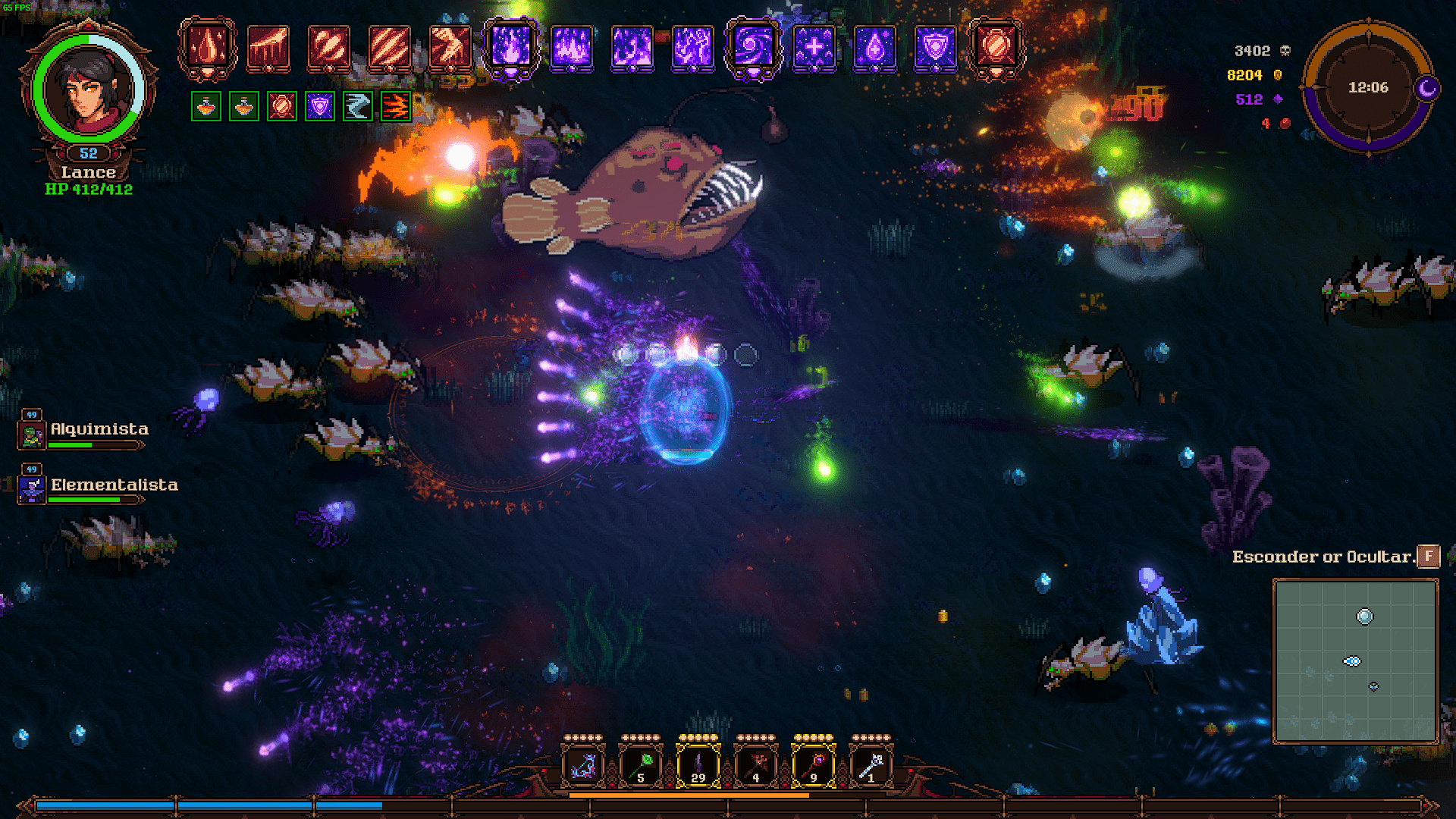Viewport: 1456px width, 819px height.
Task: Select the Alquimista party member
Action: click(99, 430)
